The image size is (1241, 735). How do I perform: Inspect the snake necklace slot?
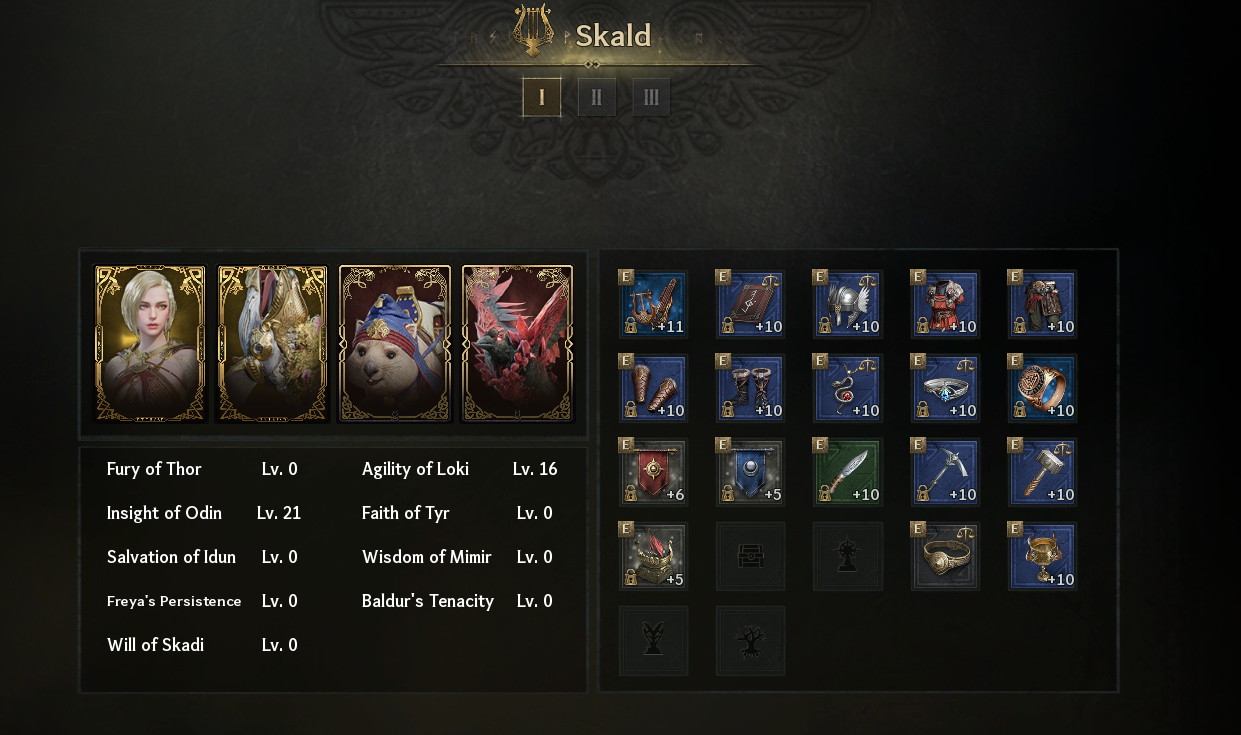tap(847, 388)
